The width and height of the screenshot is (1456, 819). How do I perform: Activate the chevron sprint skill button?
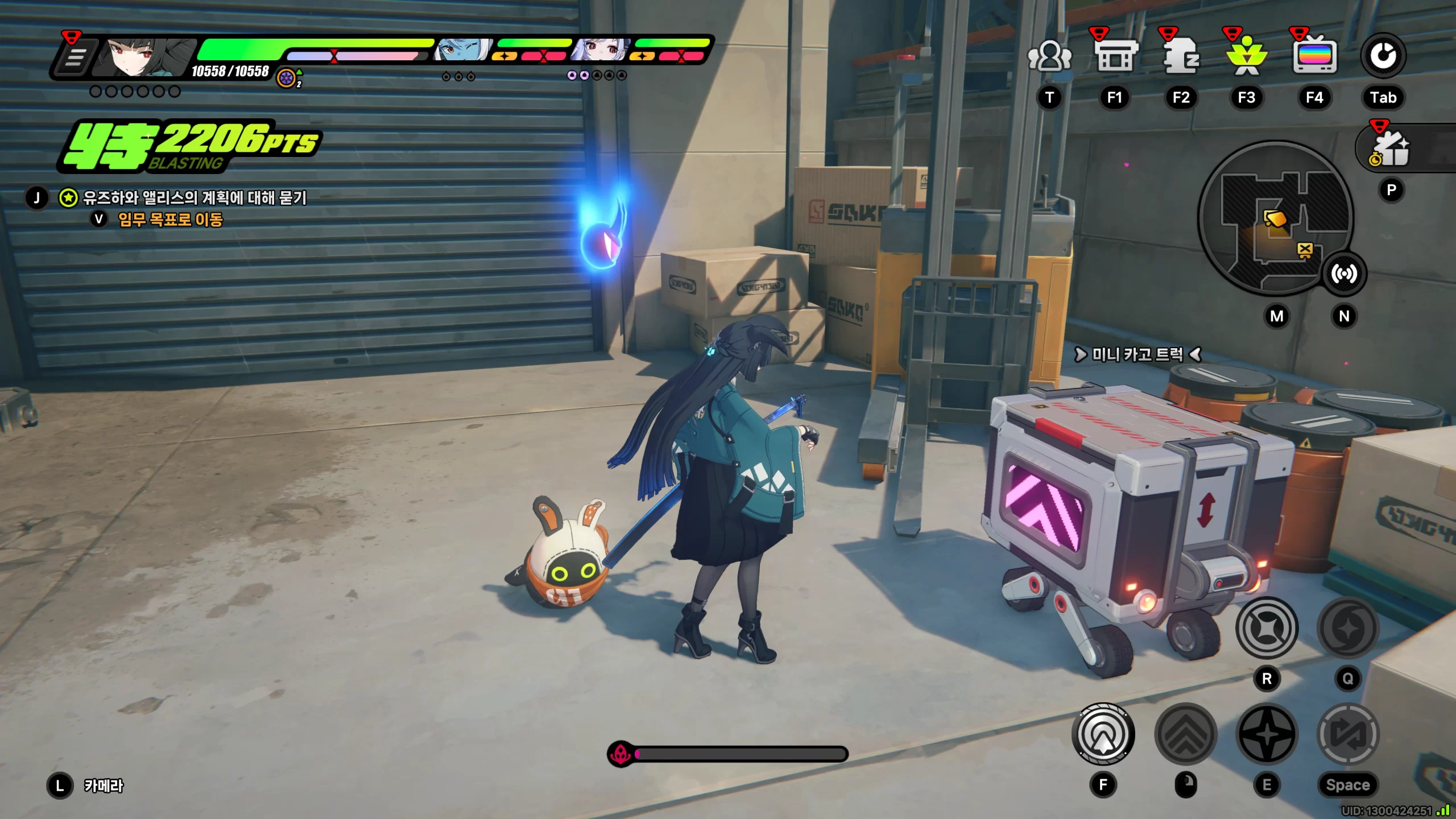click(1186, 734)
